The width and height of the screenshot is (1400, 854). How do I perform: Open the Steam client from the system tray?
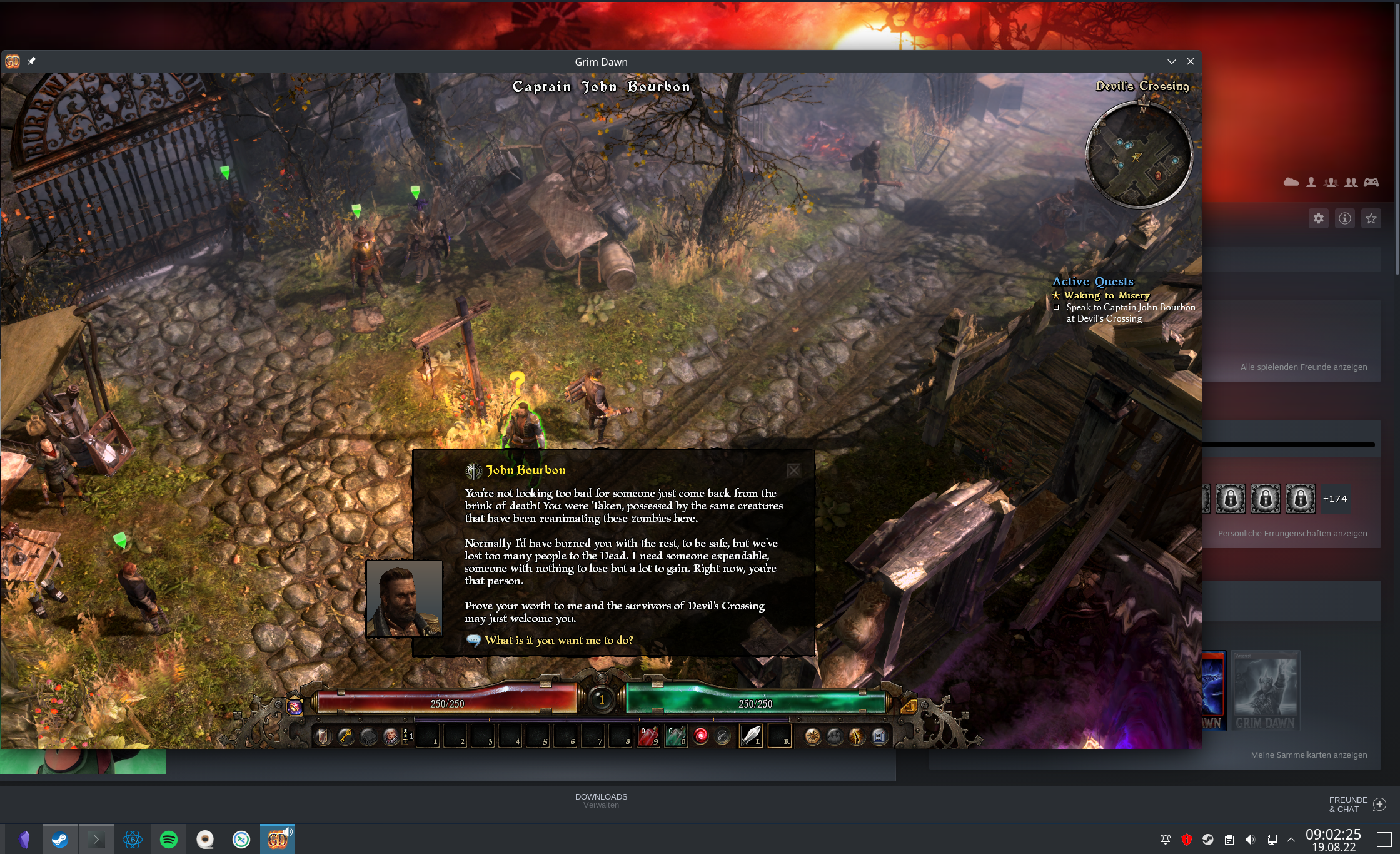1207,840
